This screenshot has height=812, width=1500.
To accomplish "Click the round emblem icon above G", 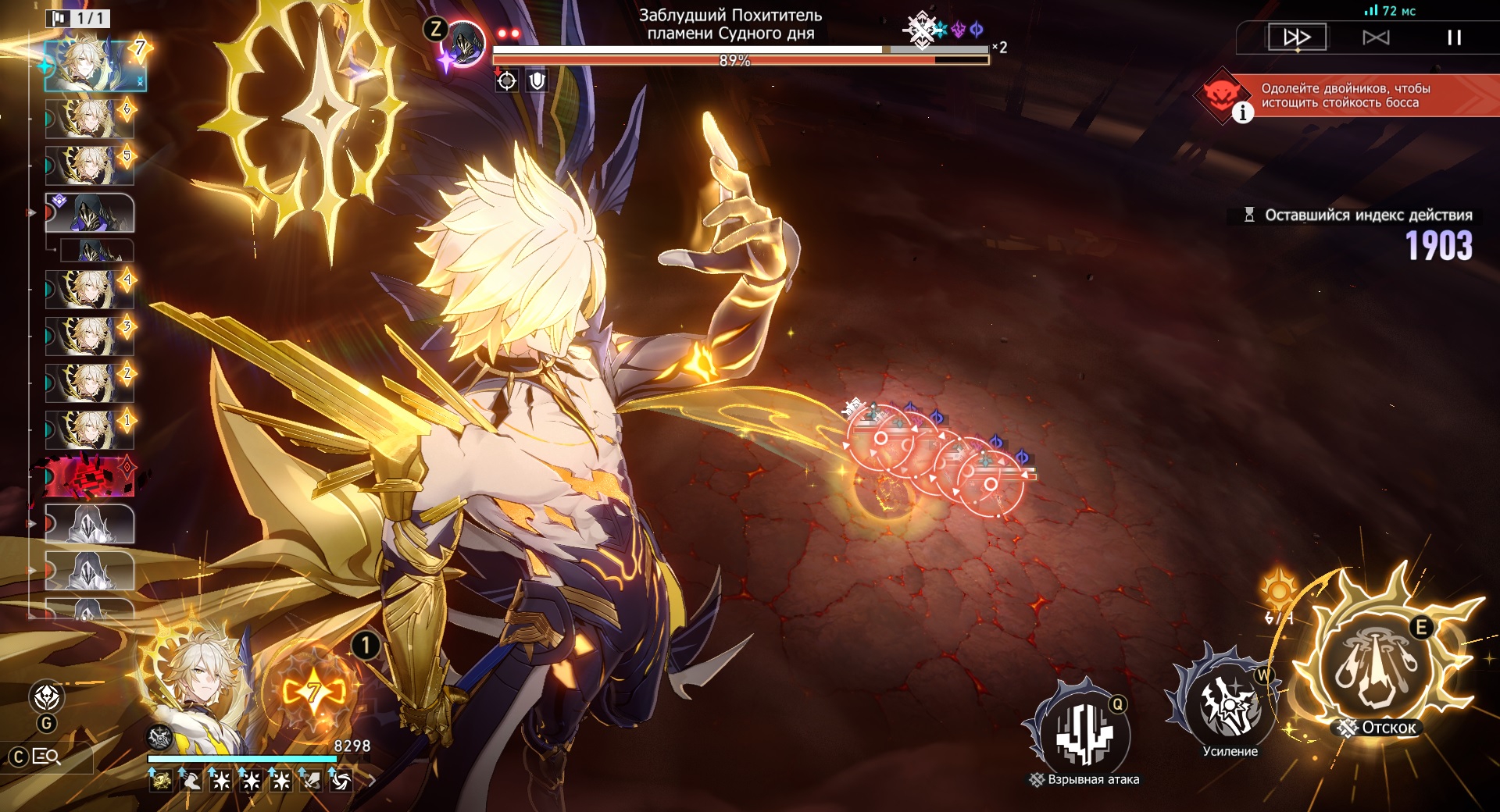I will pyautogui.click(x=46, y=696).
